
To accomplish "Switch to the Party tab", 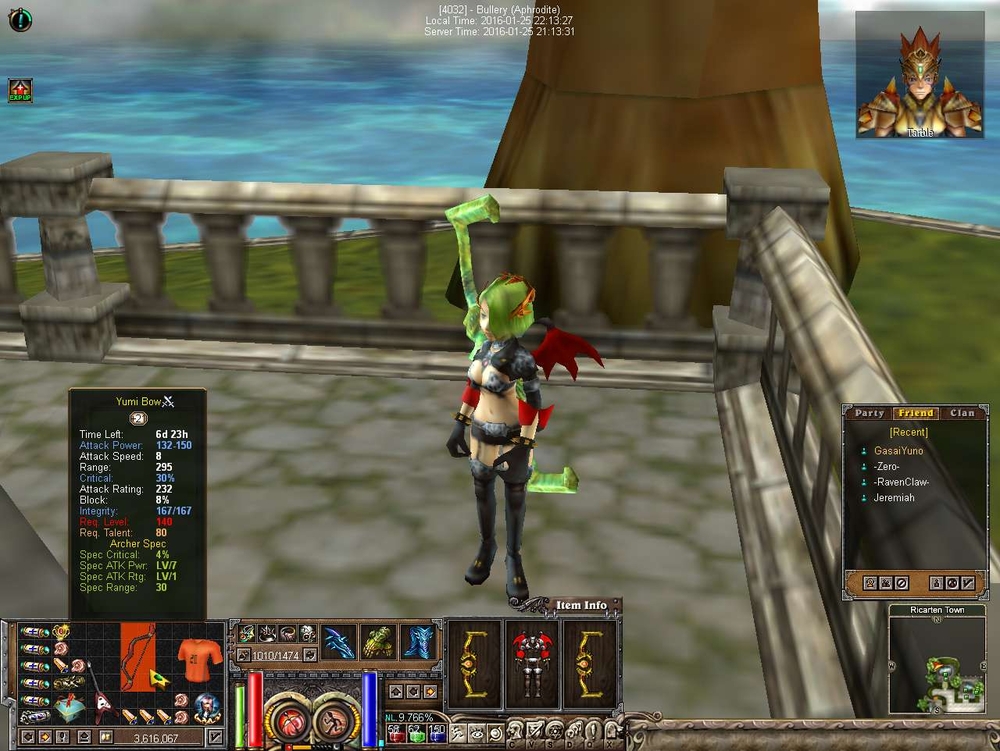I will (870, 413).
